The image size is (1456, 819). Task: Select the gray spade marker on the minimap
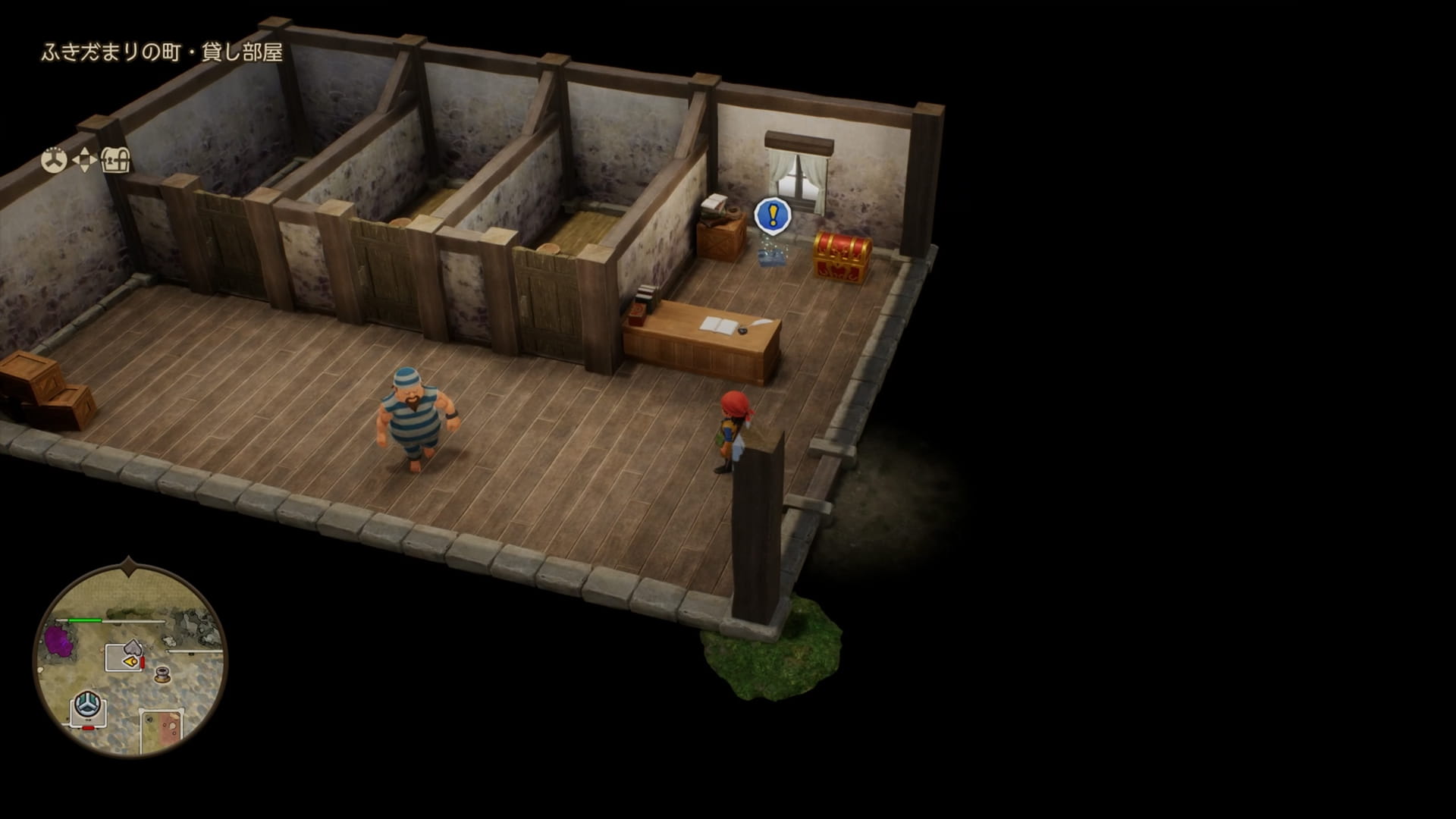[x=133, y=647]
